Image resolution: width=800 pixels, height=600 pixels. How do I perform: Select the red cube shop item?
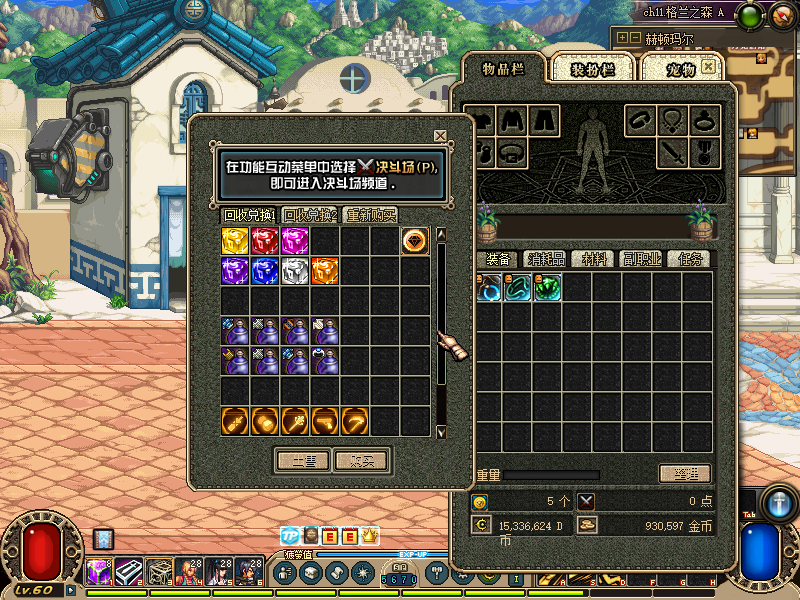click(265, 241)
